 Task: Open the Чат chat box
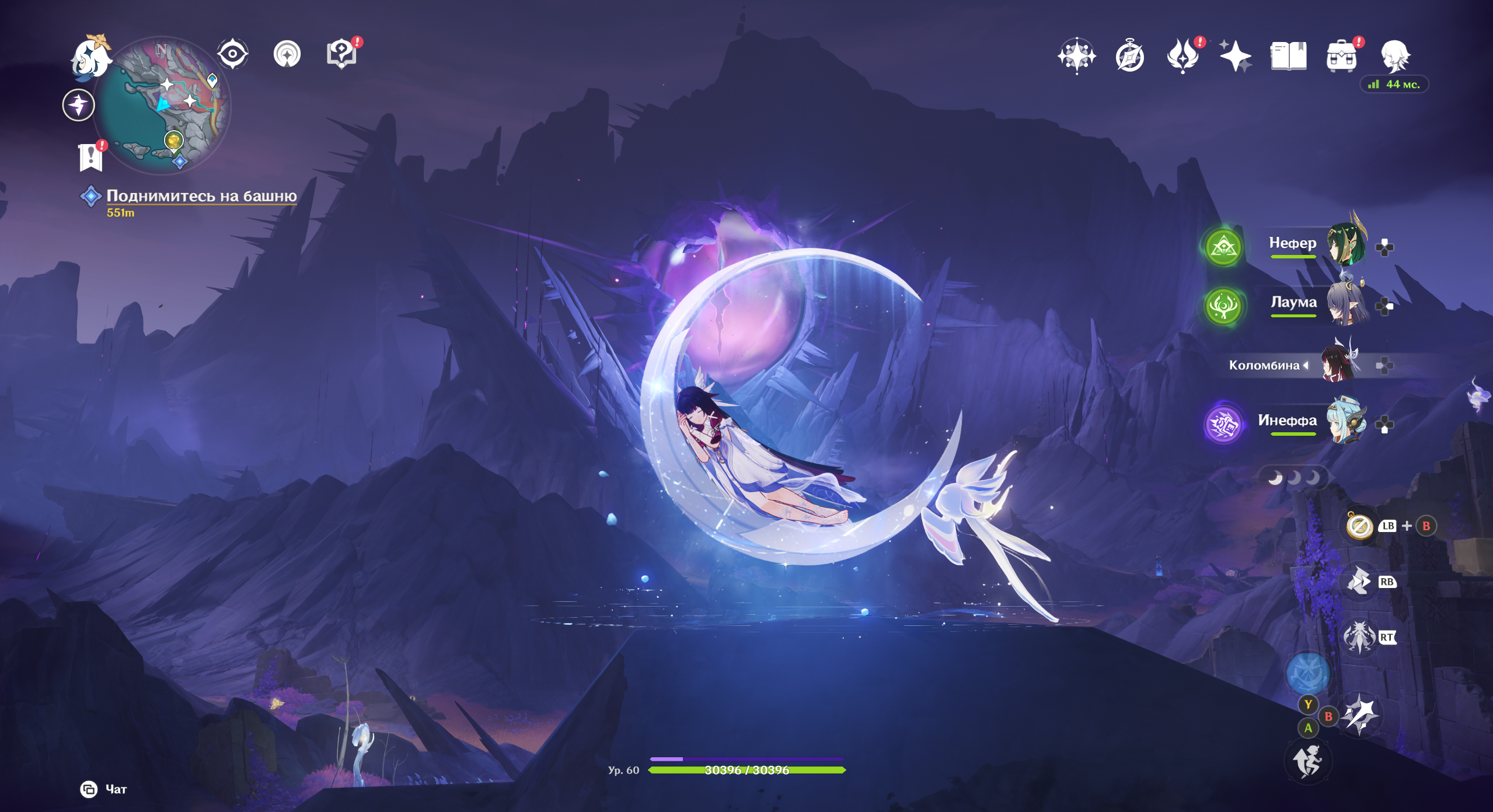point(104,789)
